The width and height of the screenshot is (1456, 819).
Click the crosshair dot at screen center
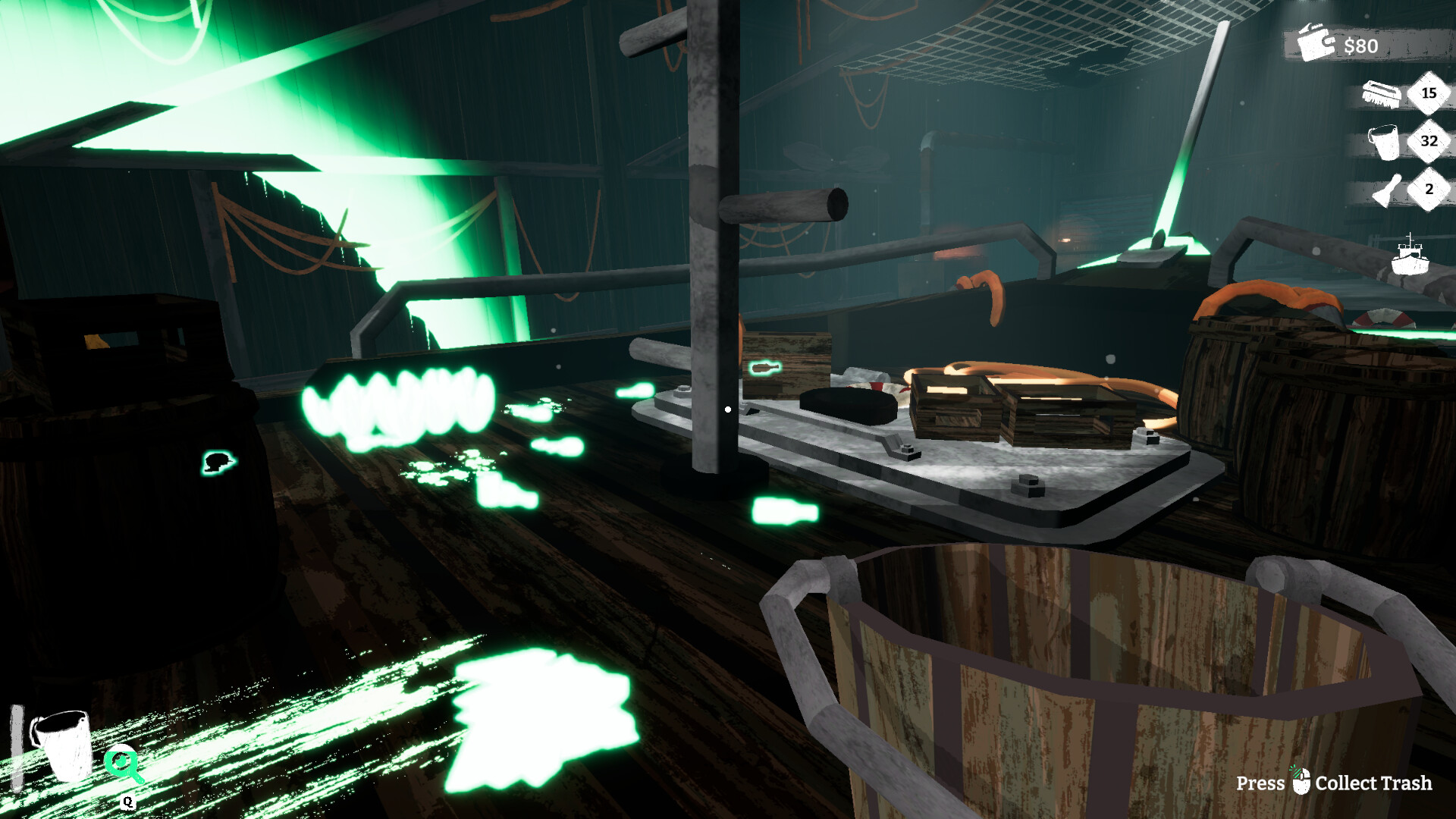tap(728, 409)
